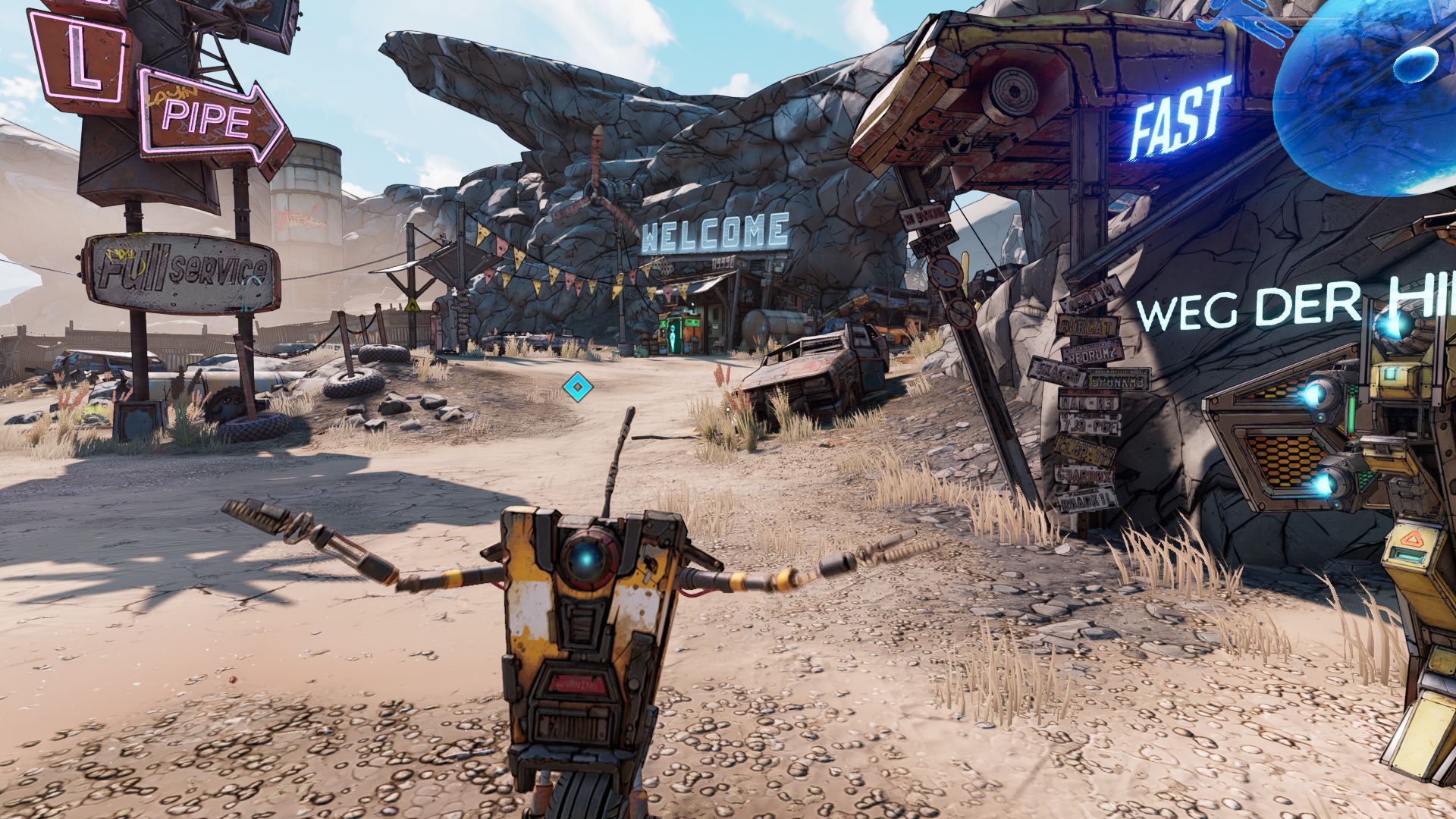Click the cyan diamond objective waypoint marker
The height and width of the screenshot is (819, 1456).
tap(577, 388)
